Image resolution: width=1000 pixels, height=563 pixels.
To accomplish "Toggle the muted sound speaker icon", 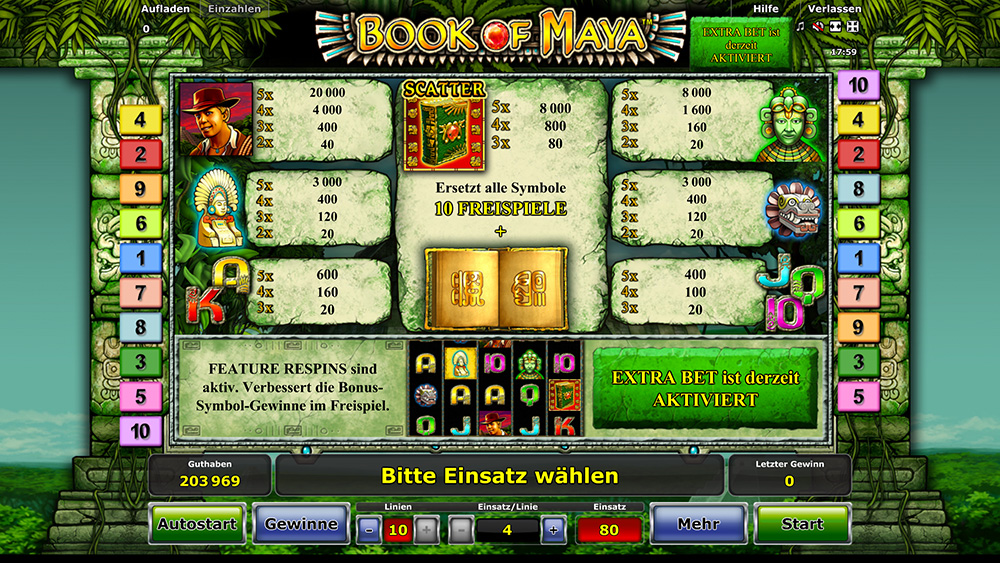I will click(818, 27).
